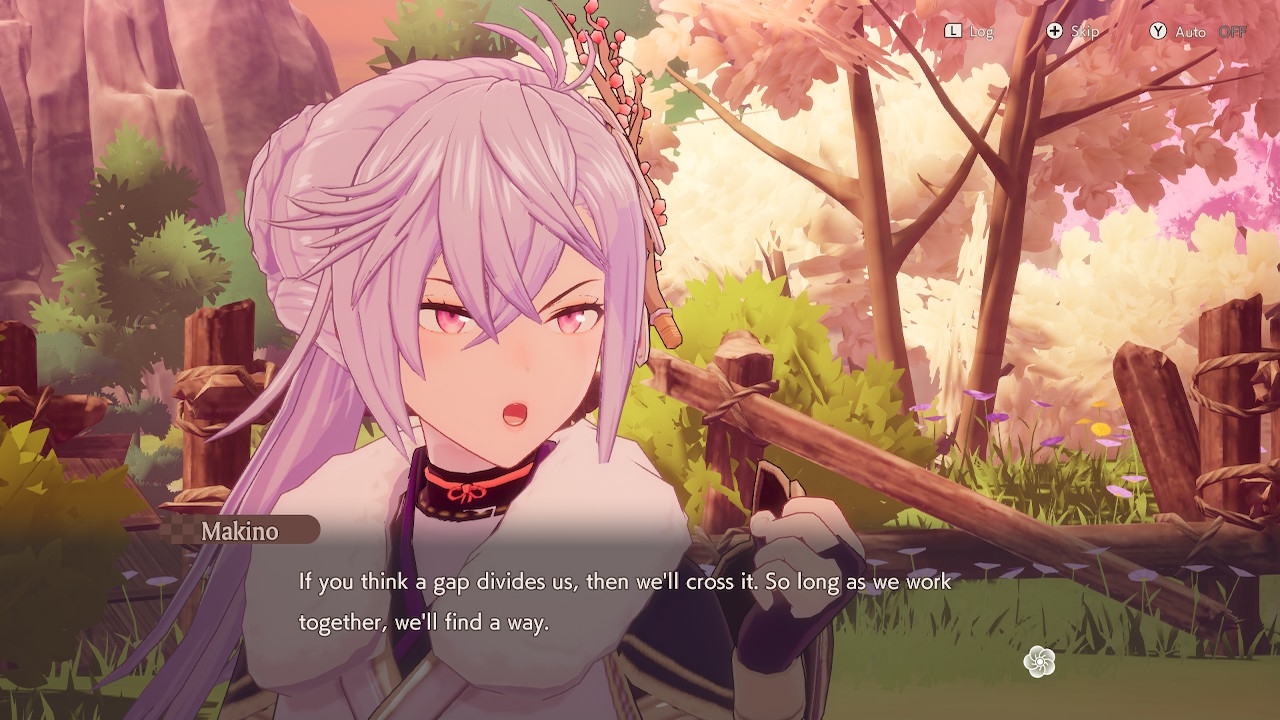Advance dialogue with the flower icon
Screen dimensions: 1280x720
tap(1040, 661)
